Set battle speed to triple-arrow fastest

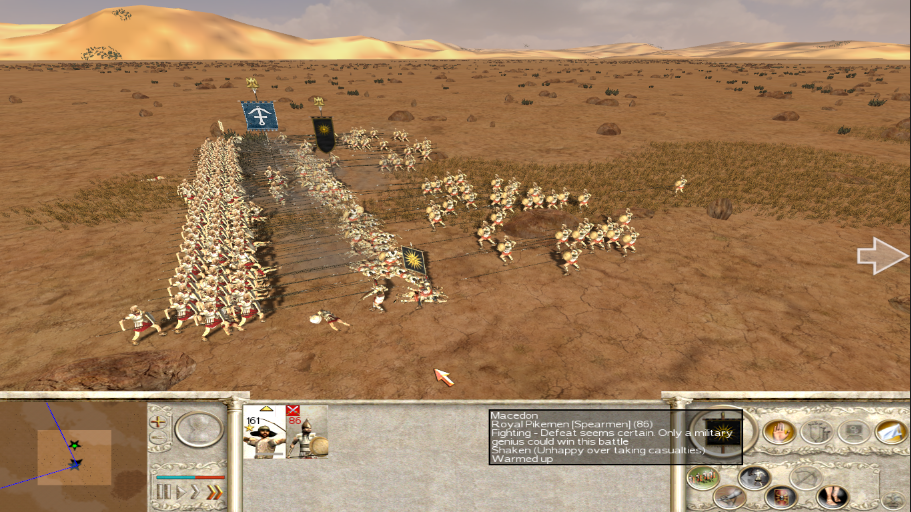coord(213,491)
